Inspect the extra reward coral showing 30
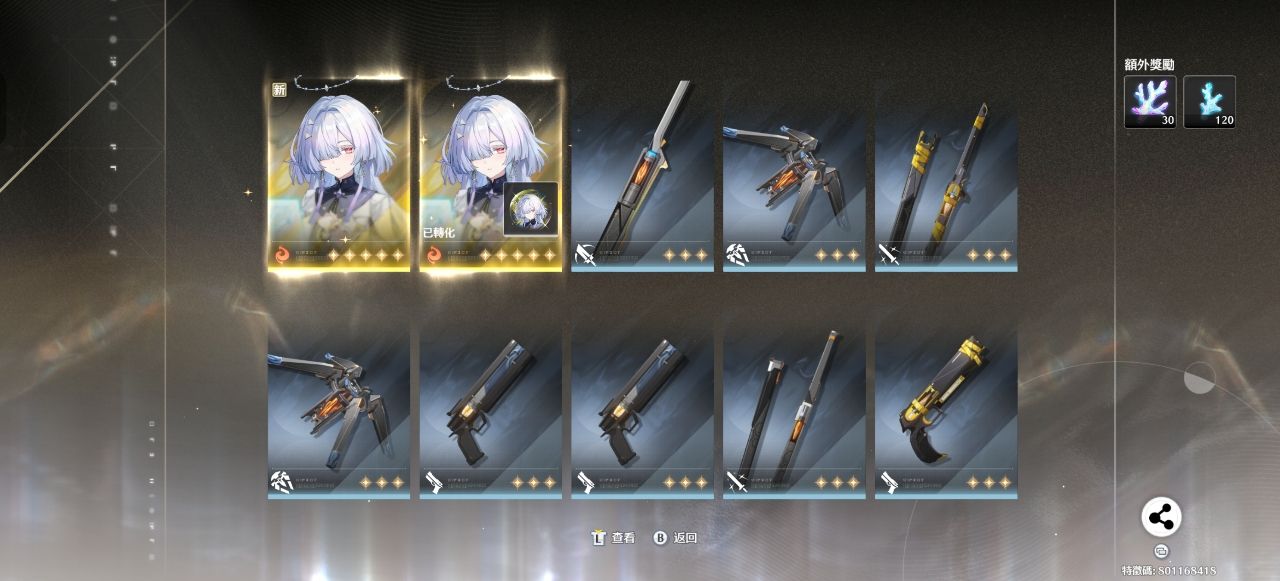1280x581 pixels. pyautogui.click(x=1150, y=102)
